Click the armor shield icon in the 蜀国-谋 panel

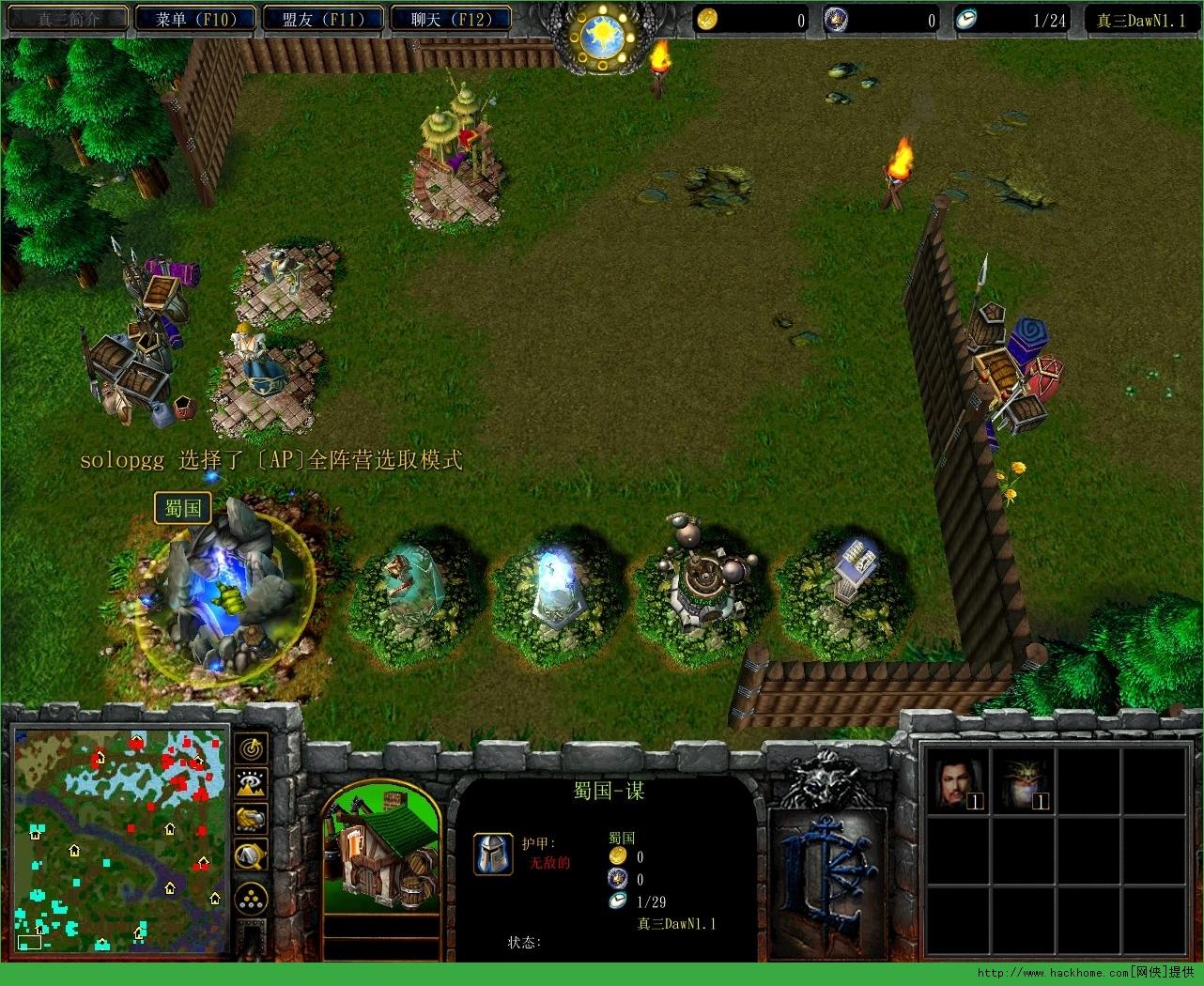[x=495, y=855]
